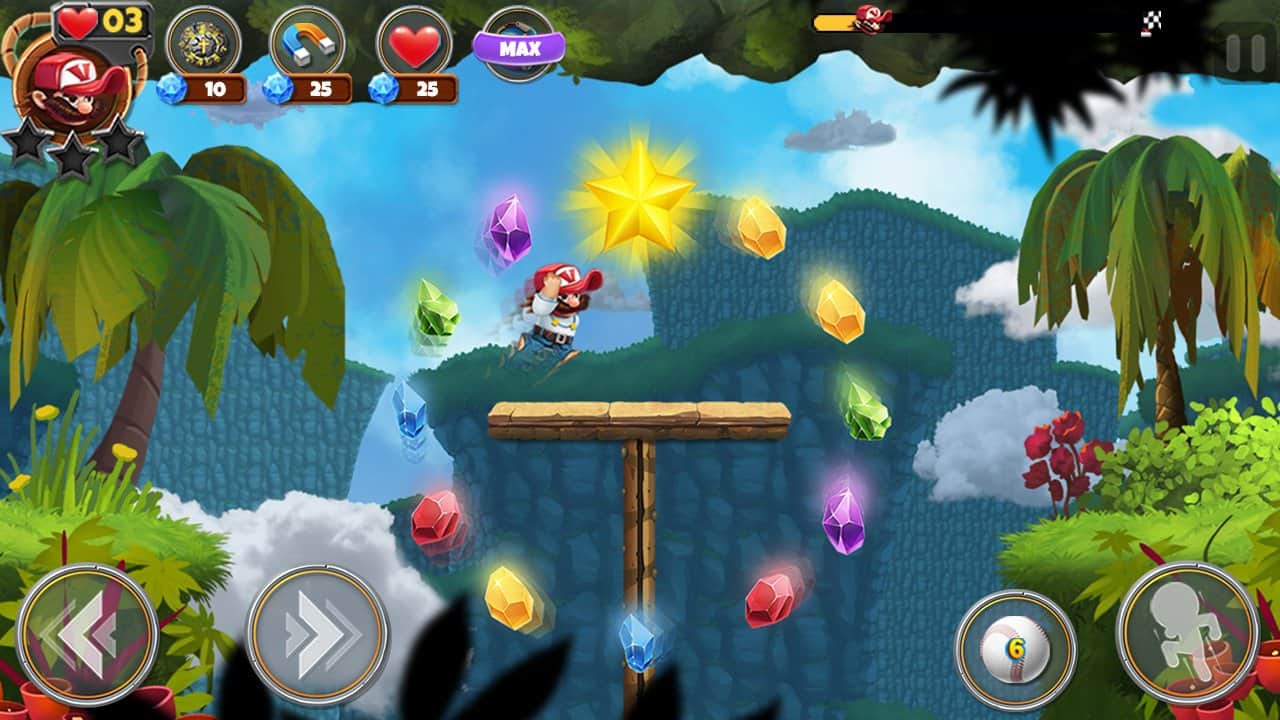Buy the magnet power-up for 25 gems
1280x720 pixels.
click(308, 44)
